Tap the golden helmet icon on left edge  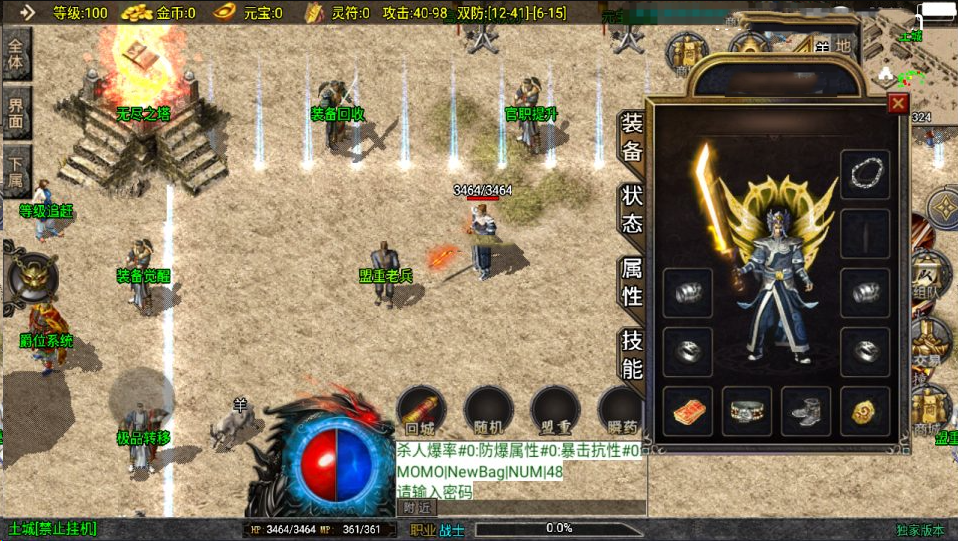[x=30, y=274]
